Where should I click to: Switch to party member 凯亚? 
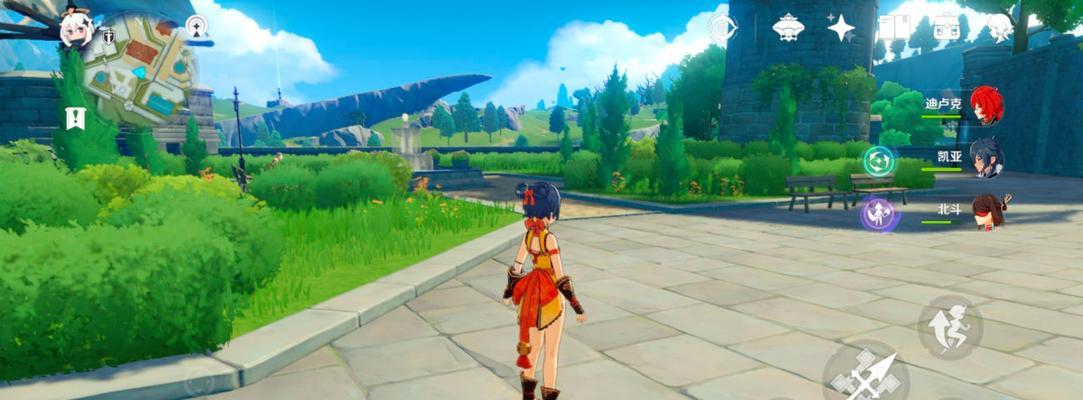pos(986,158)
